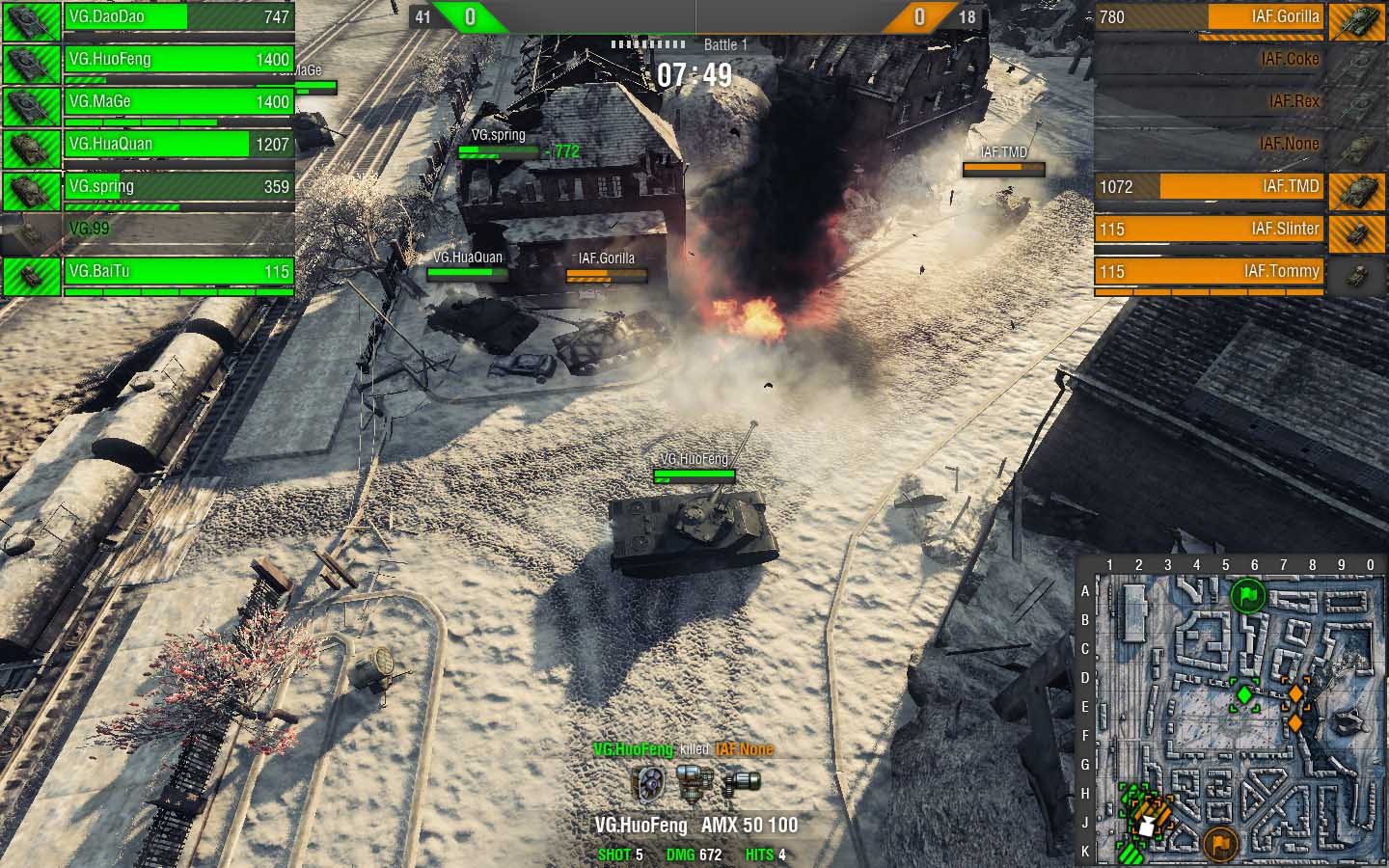Choose VG.MaGe from the green team panel
The width and height of the screenshot is (1389, 868).
[178, 102]
